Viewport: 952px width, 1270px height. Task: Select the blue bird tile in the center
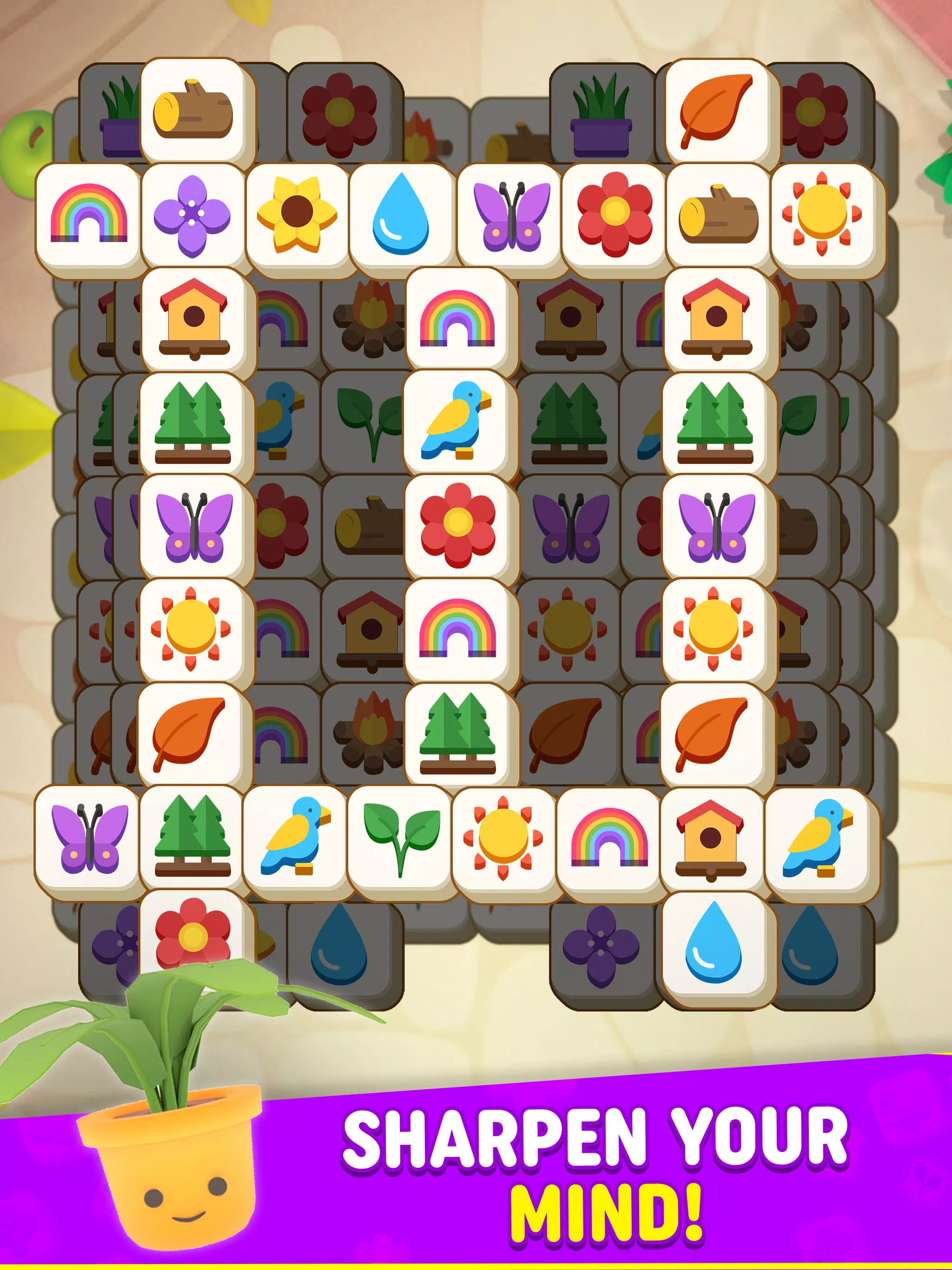coord(454,425)
